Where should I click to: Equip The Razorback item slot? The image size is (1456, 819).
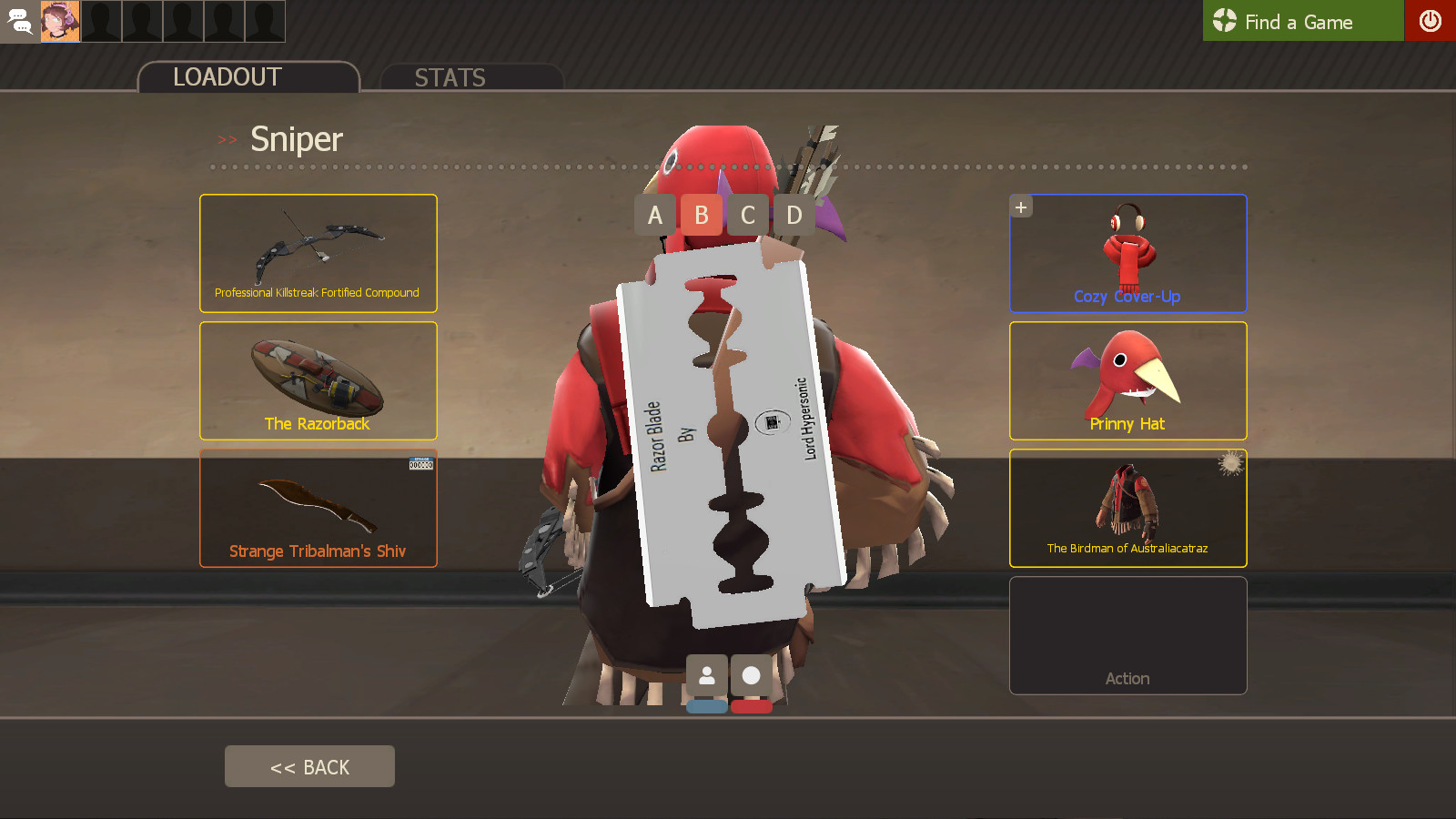coord(318,380)
